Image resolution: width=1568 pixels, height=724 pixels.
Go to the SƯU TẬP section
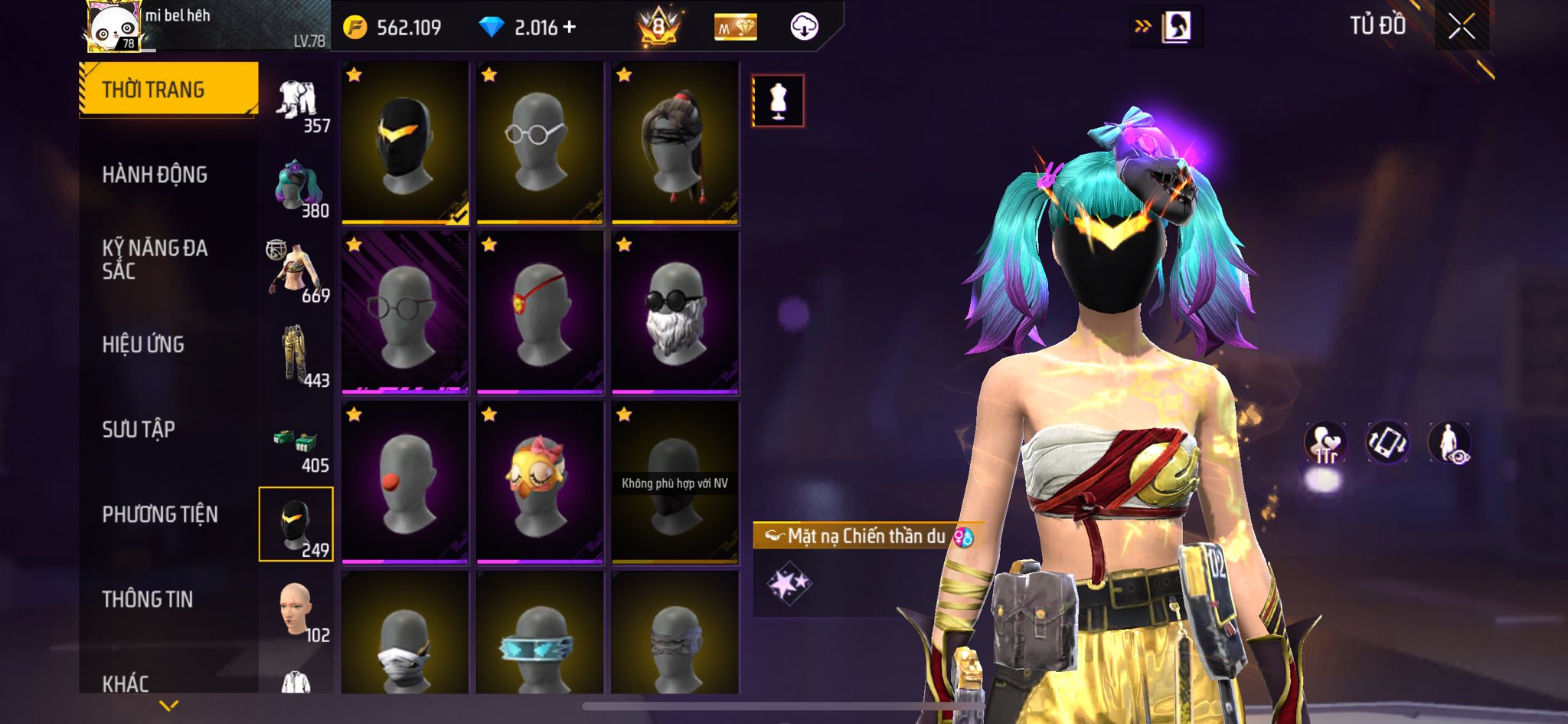pyautogui.click(x=139, y=429)
